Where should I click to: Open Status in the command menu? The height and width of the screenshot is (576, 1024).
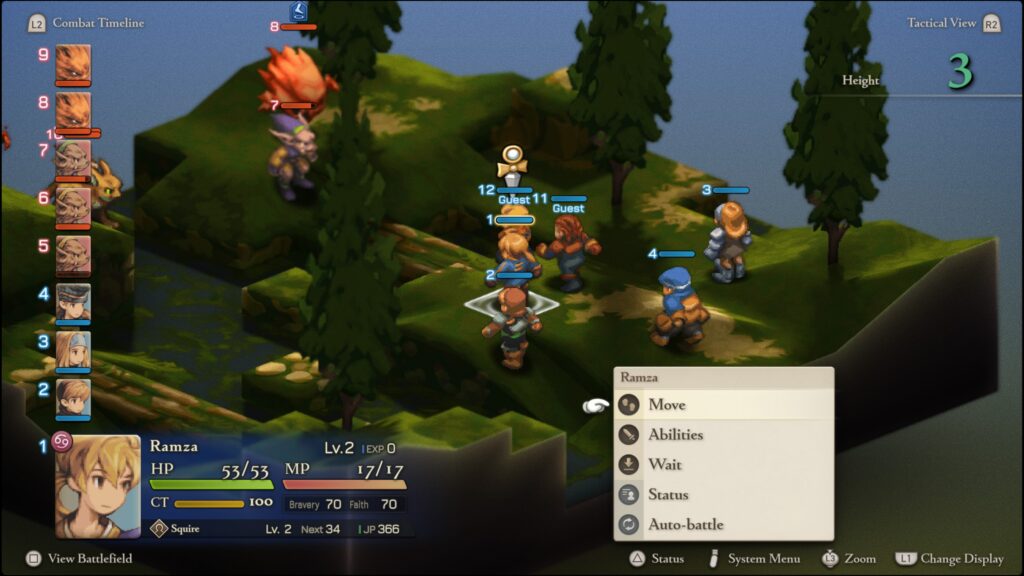pos(668,495)
